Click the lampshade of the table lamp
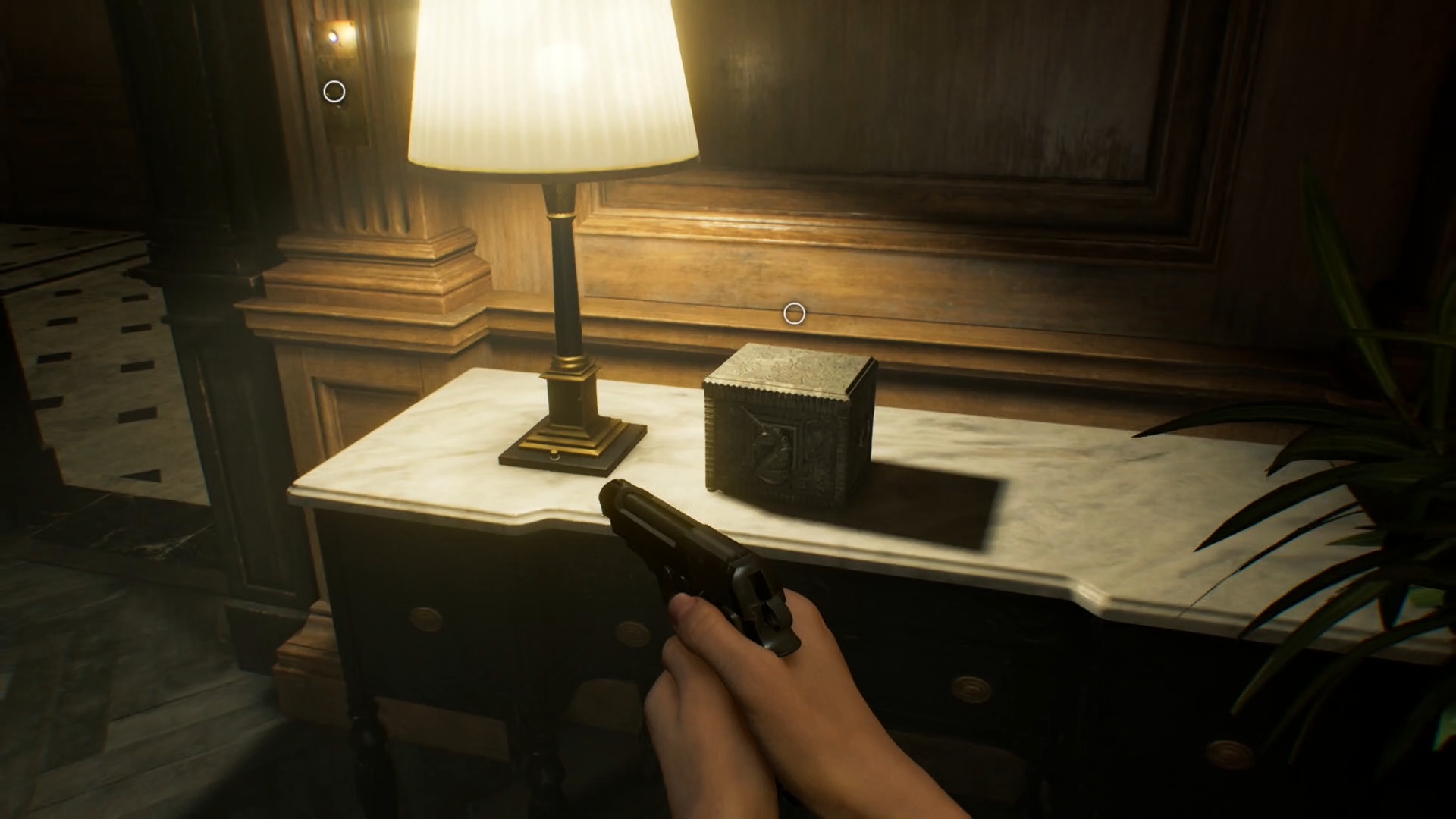1456x819 pixels. point(554,83)
